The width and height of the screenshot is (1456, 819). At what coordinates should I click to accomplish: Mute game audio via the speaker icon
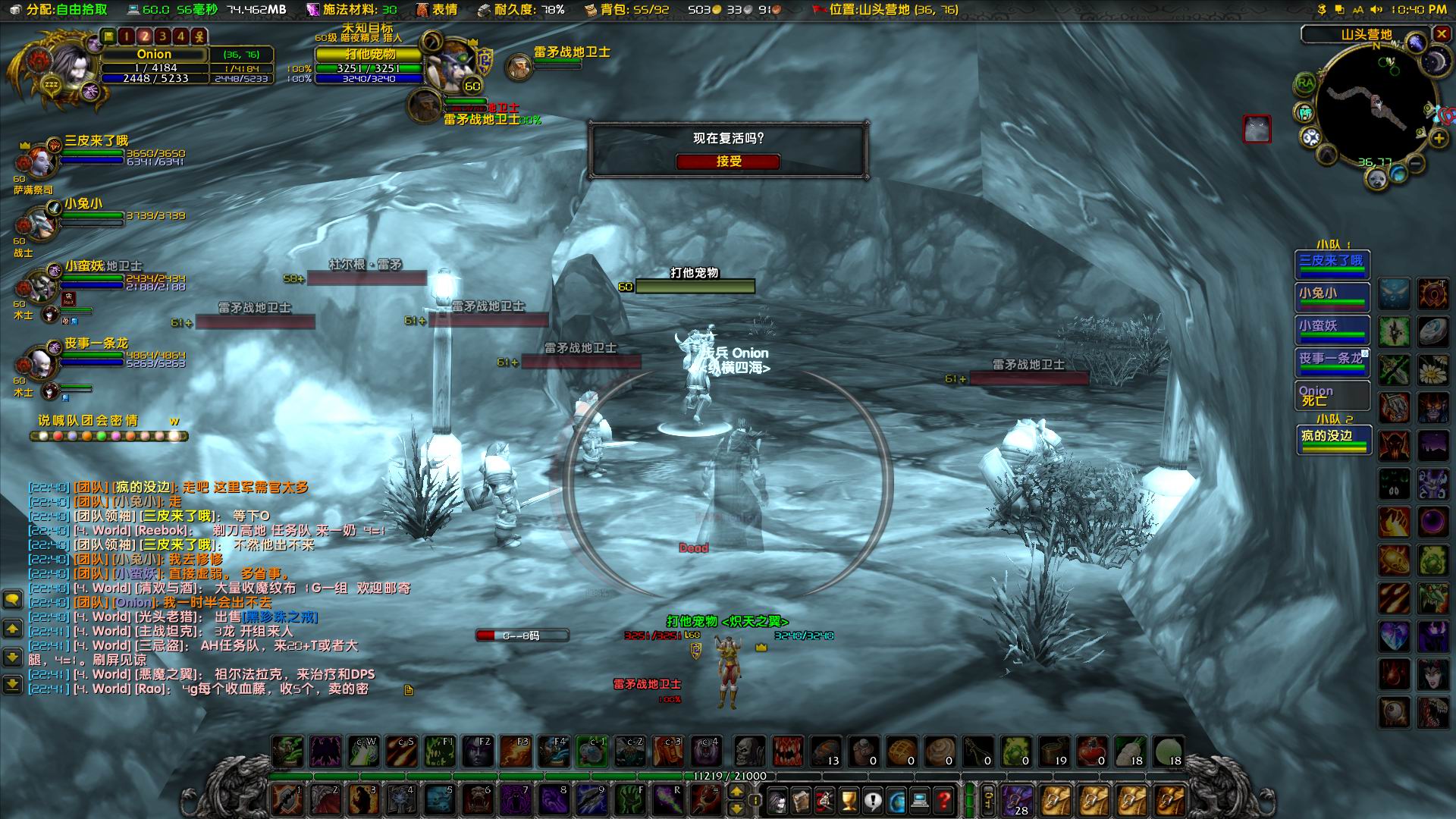tap(1376, 10)
